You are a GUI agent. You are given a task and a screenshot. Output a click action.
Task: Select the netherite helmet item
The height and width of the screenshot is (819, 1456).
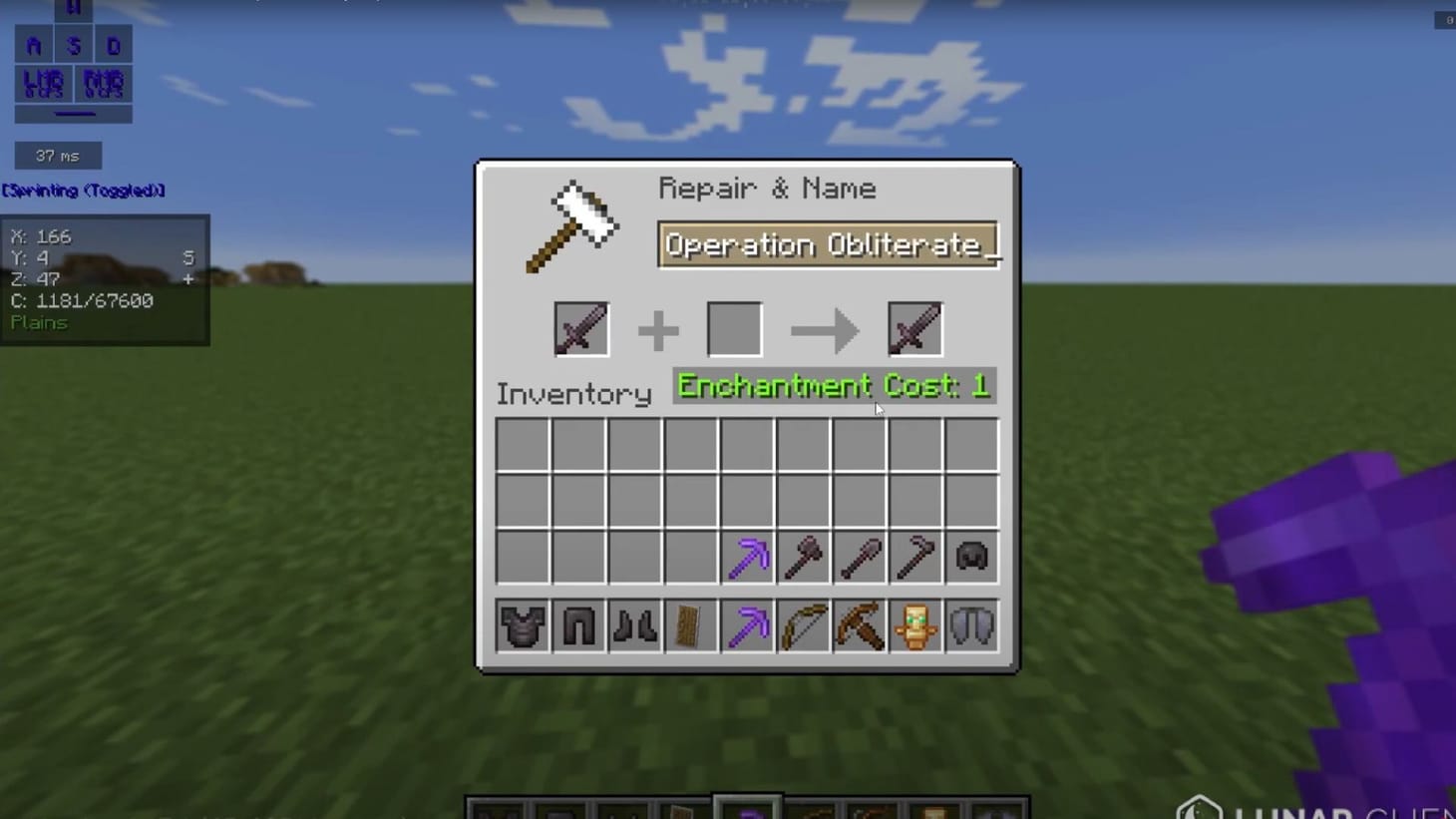point(970,557)
